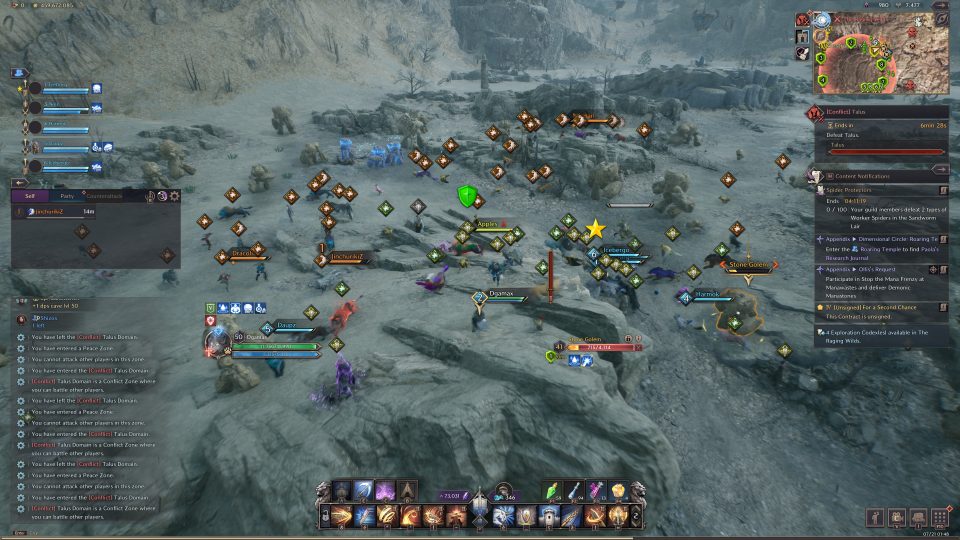Activate the golden crystal quick slot

[619, 490]
